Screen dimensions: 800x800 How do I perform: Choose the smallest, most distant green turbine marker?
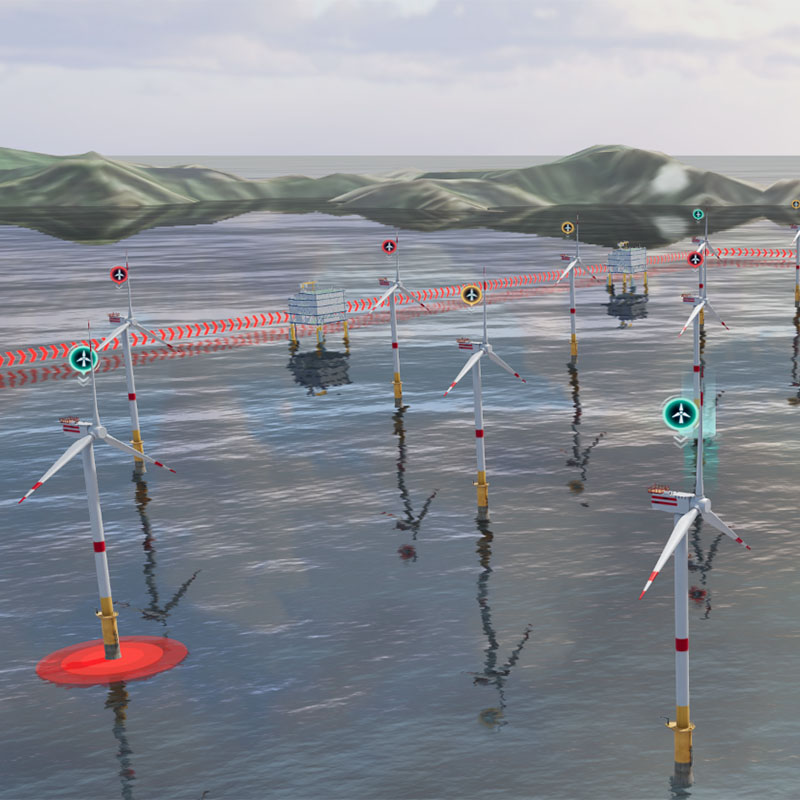(698, 214)
